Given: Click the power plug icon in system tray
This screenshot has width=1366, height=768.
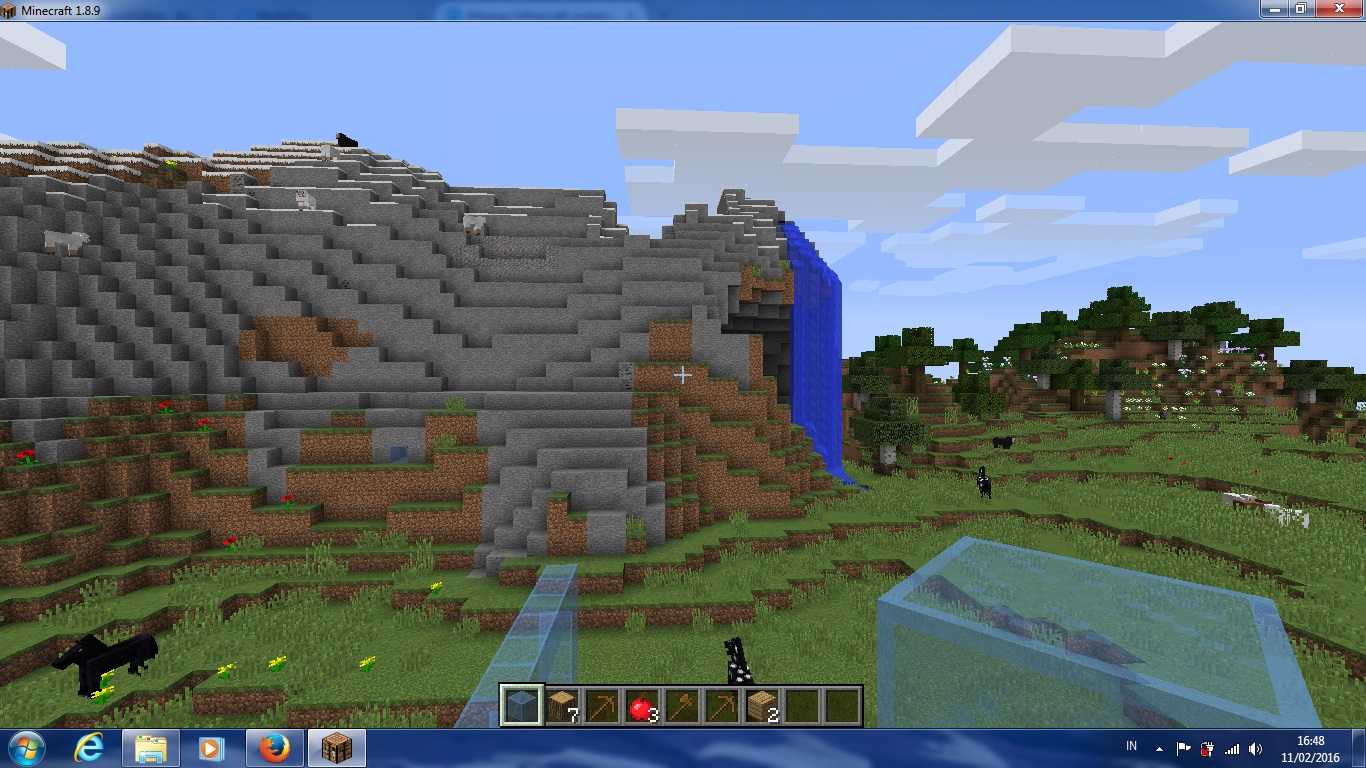Looking at the screenshot, I should pyautogui.click(x=1207, y=747).
